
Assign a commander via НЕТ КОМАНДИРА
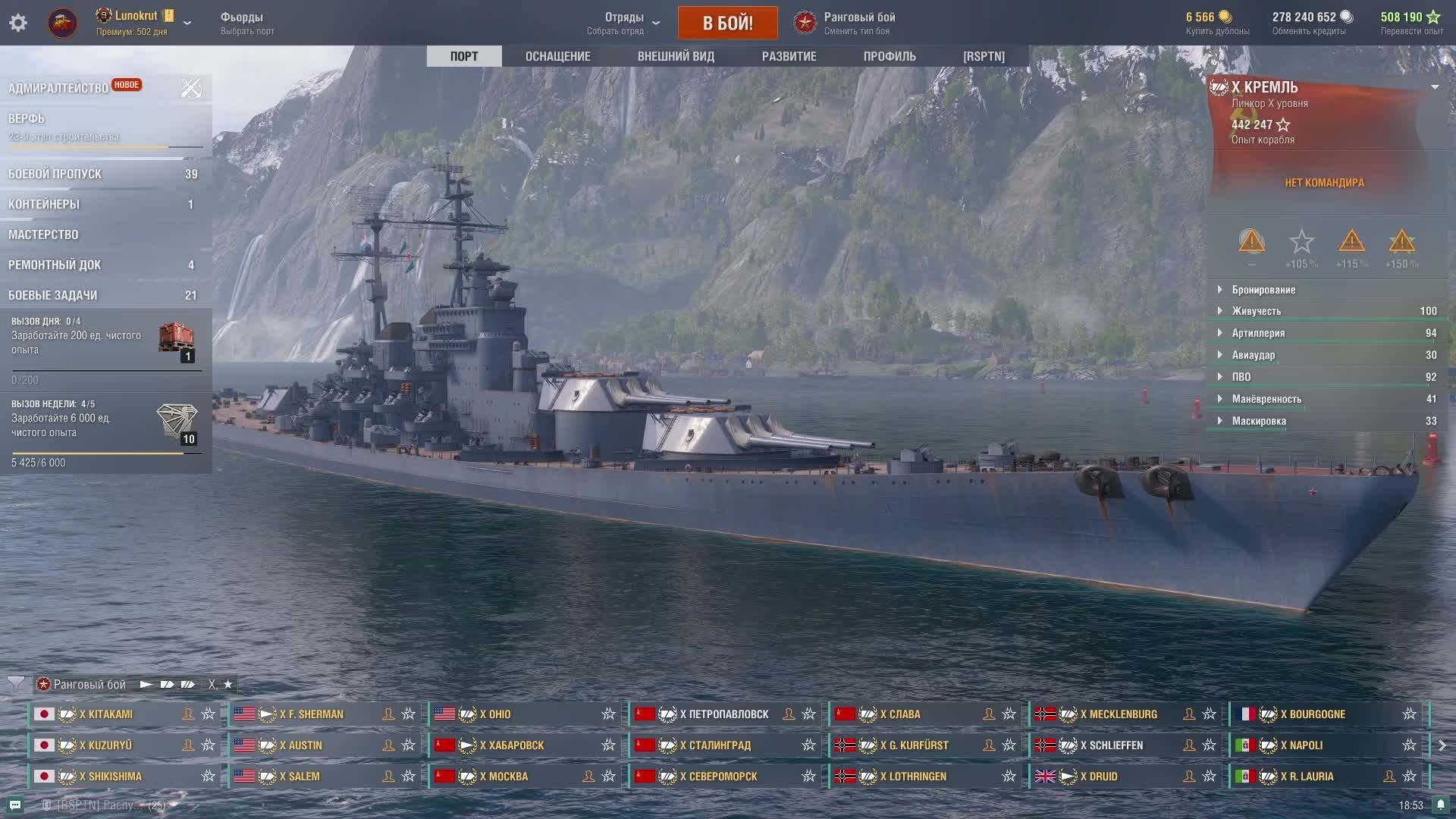[x=1324, y=183]
